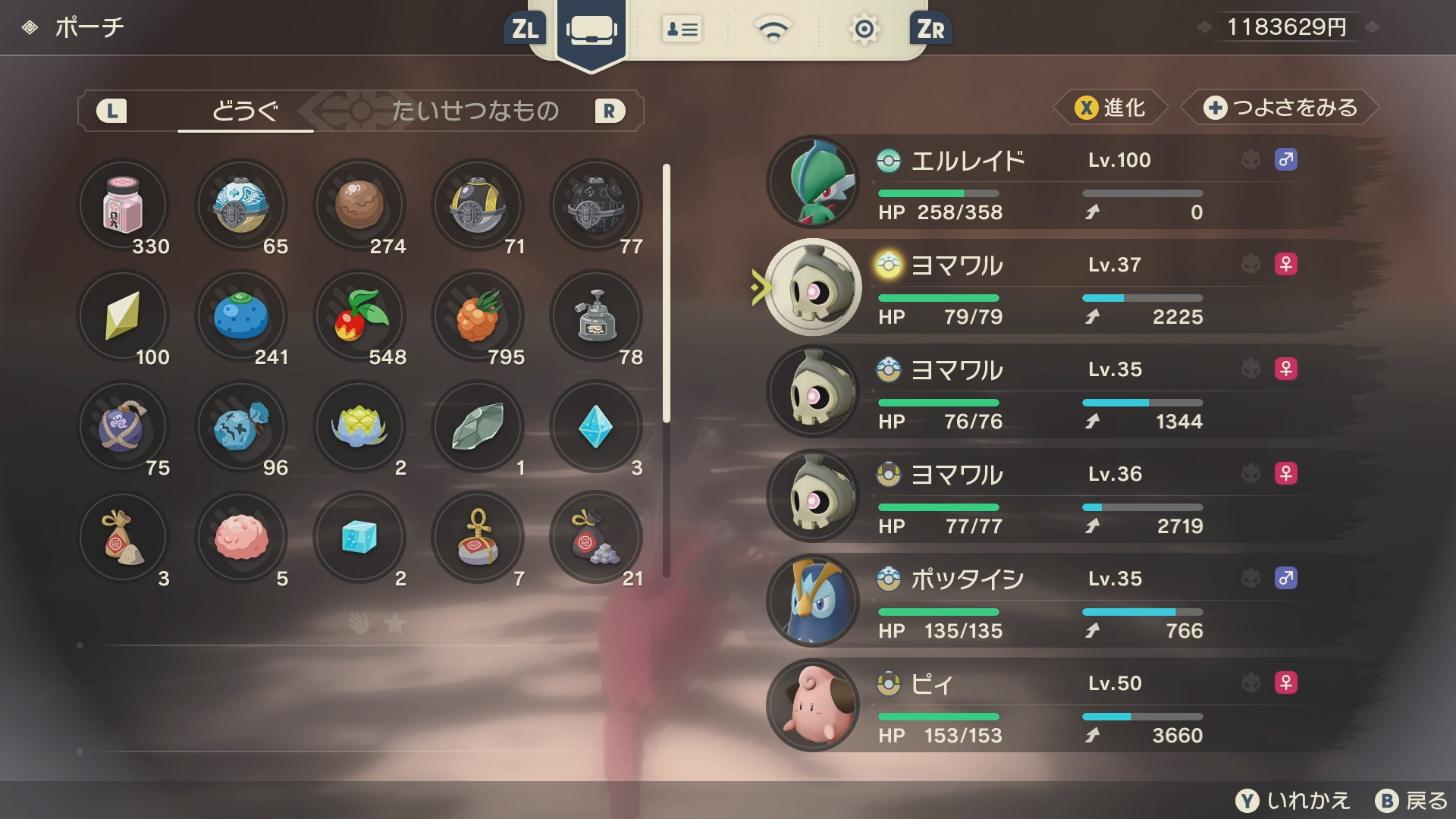The height and width of the screenshot is (819, 1456).
Task: Choose the blue winged ball stack of 65
Action: click(x=241, y=205)
